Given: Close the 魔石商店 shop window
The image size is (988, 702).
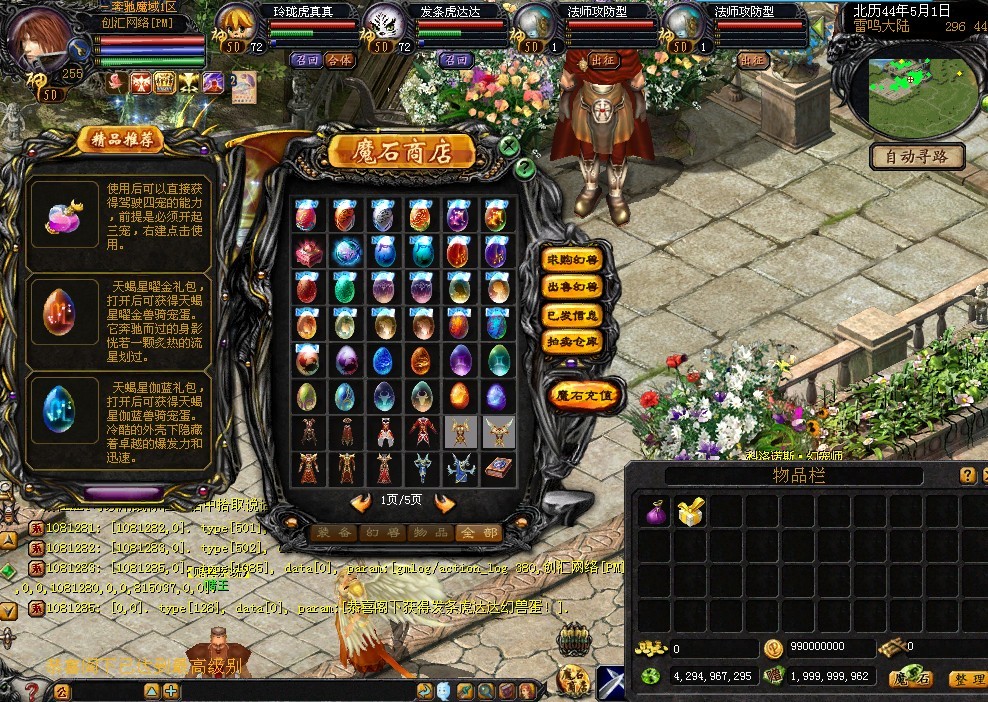Looking at the screenshot, I should 509,146.
